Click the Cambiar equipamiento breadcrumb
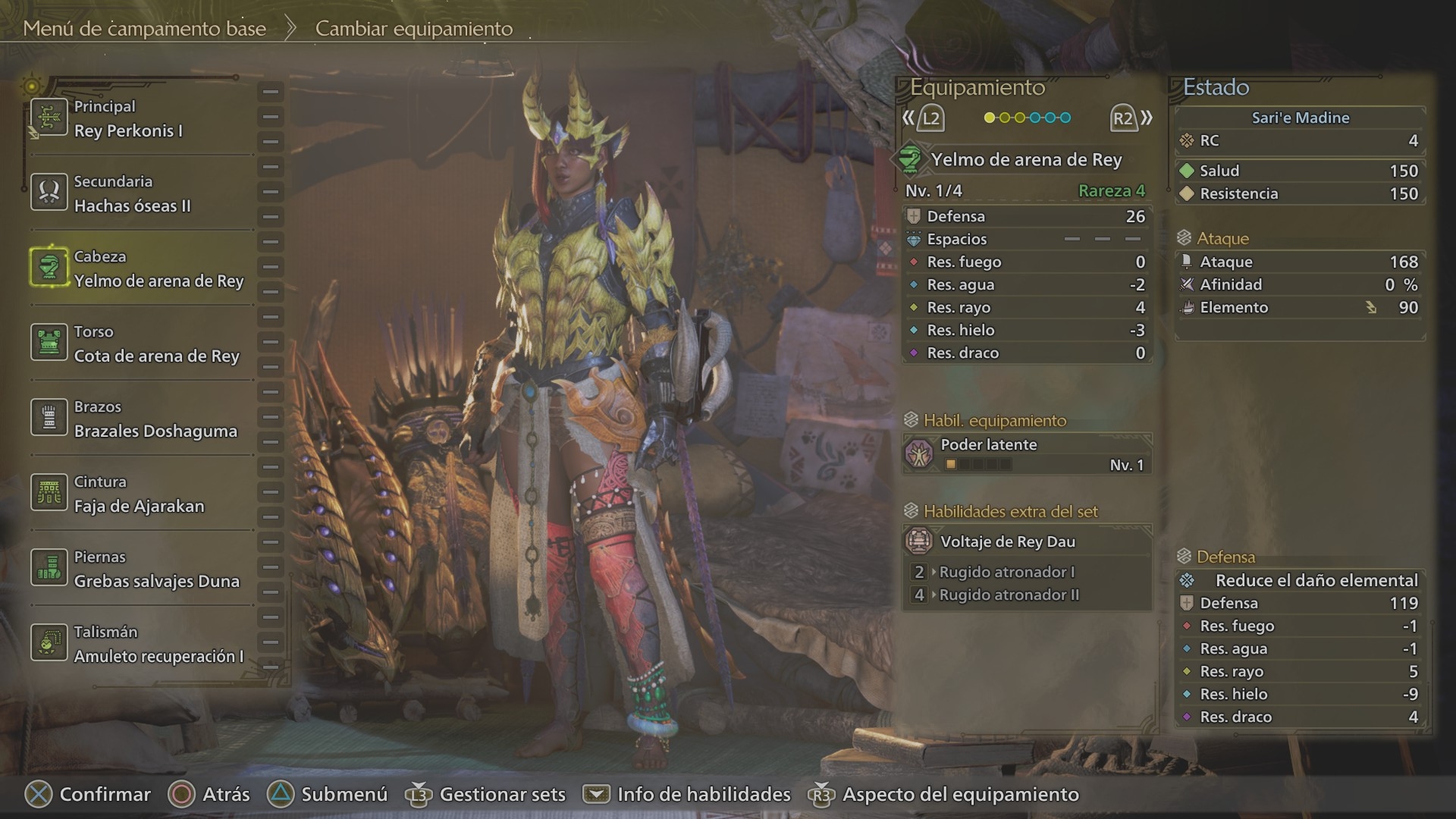This screenshot has width=1456, height=819. click(x=414, y=29)
